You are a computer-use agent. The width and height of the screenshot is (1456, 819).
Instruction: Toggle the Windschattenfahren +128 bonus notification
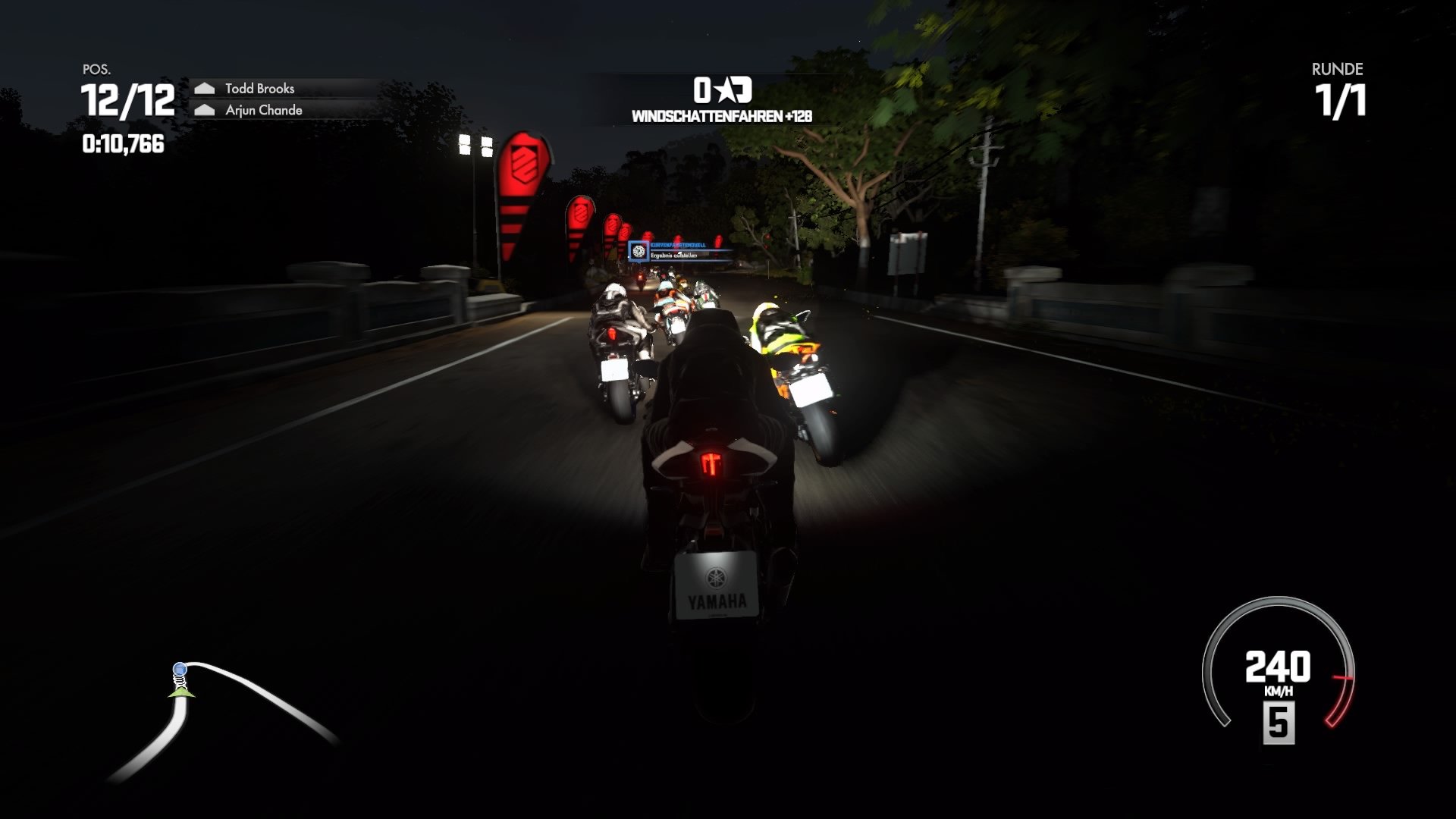pos(721,116)
